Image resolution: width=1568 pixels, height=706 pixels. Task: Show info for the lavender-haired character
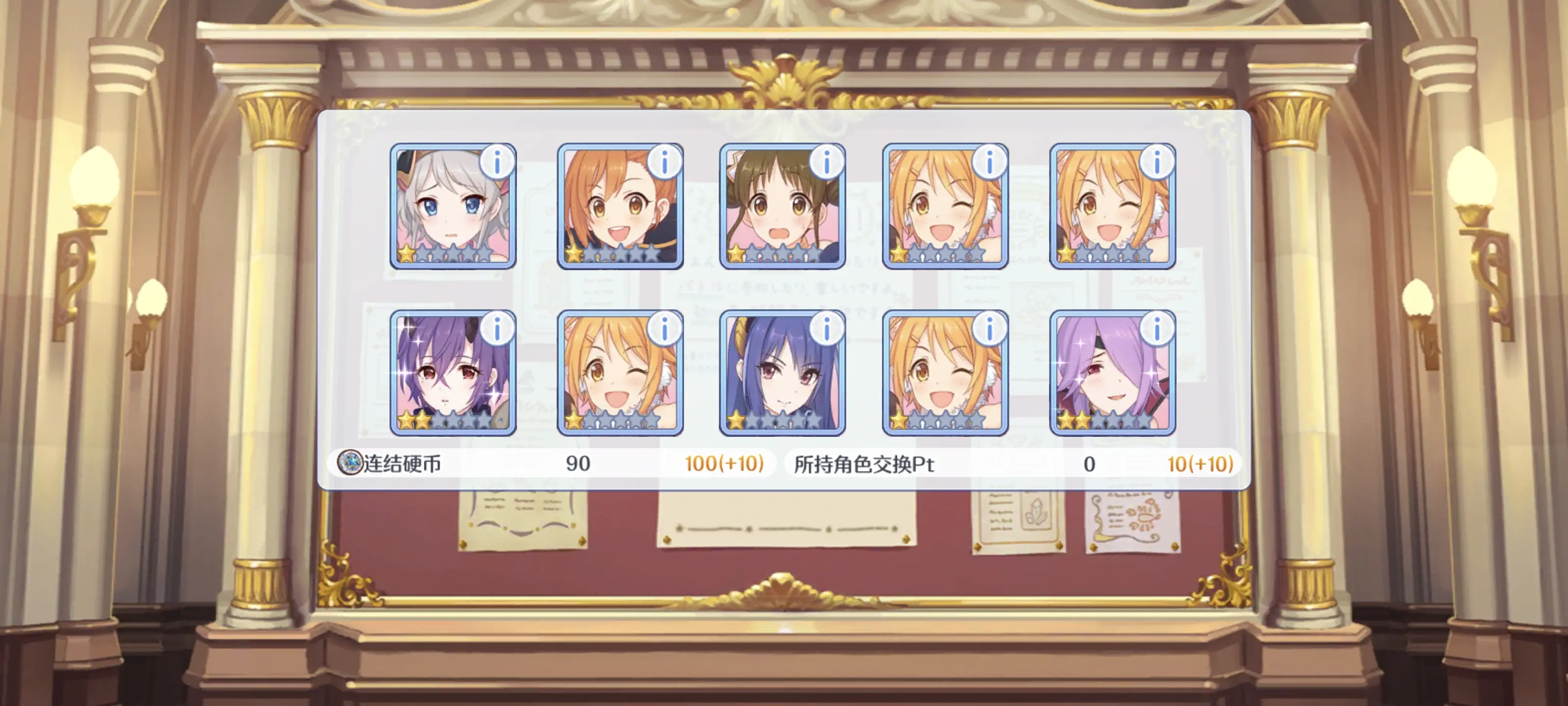1156,329
